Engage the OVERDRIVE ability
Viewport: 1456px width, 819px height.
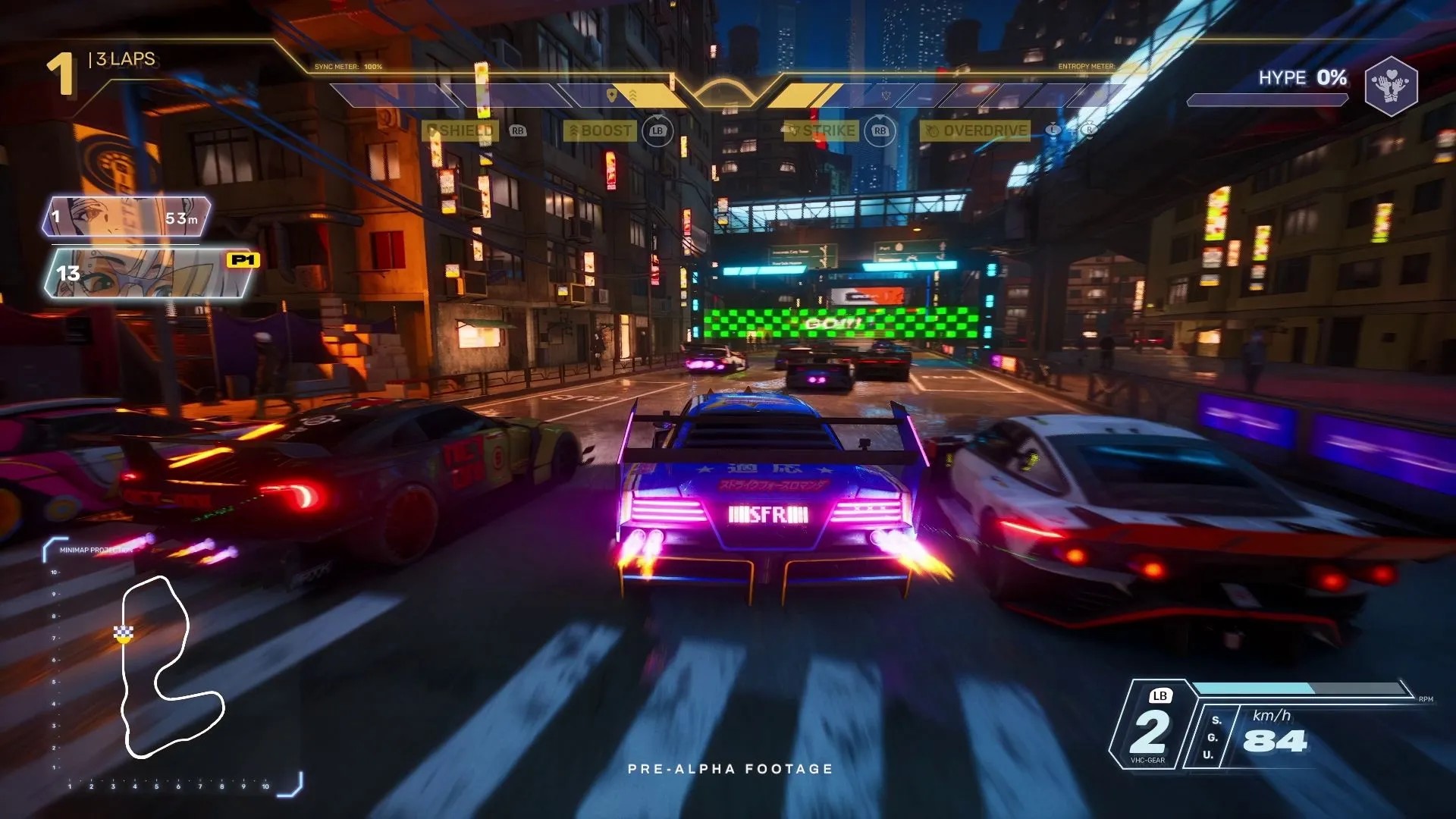(977, 130)
